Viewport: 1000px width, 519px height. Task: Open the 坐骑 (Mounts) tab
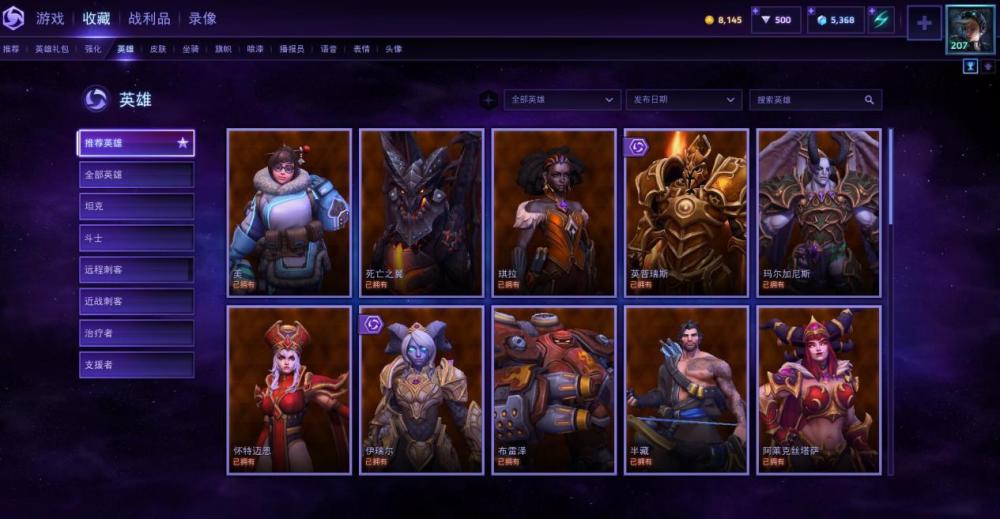coord(190,48)
